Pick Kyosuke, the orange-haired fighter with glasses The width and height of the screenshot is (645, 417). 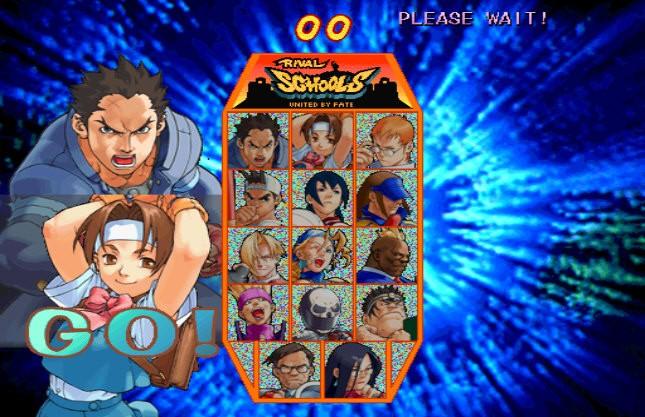point(384,139)
